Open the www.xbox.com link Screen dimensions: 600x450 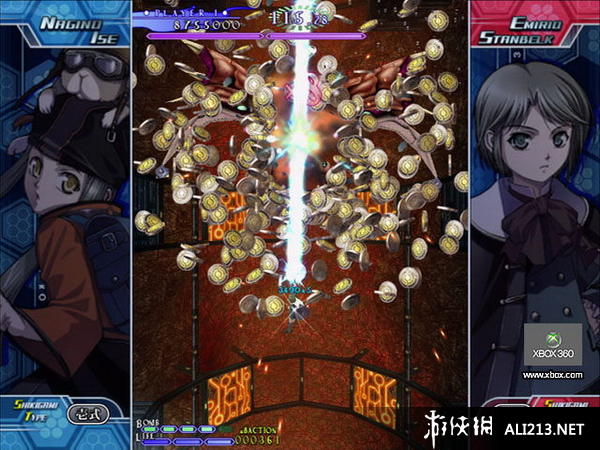click(x=552, y=373)
